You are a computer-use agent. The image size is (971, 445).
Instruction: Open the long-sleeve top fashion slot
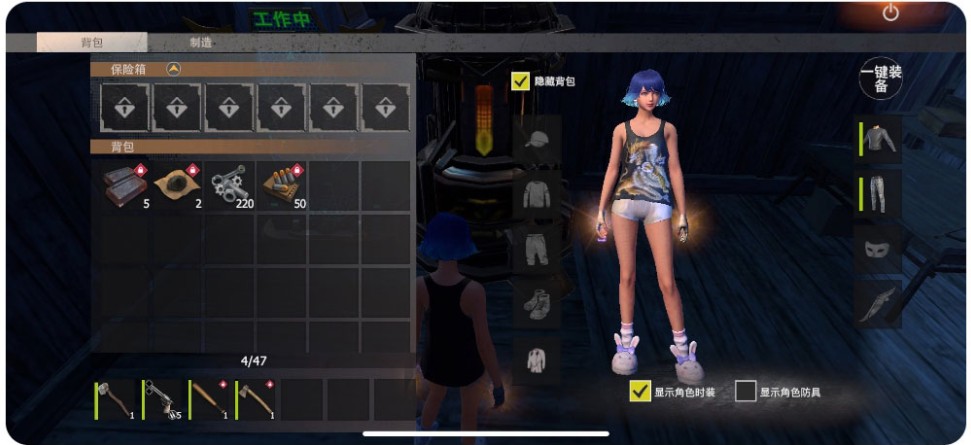click(x=538, y=193)
